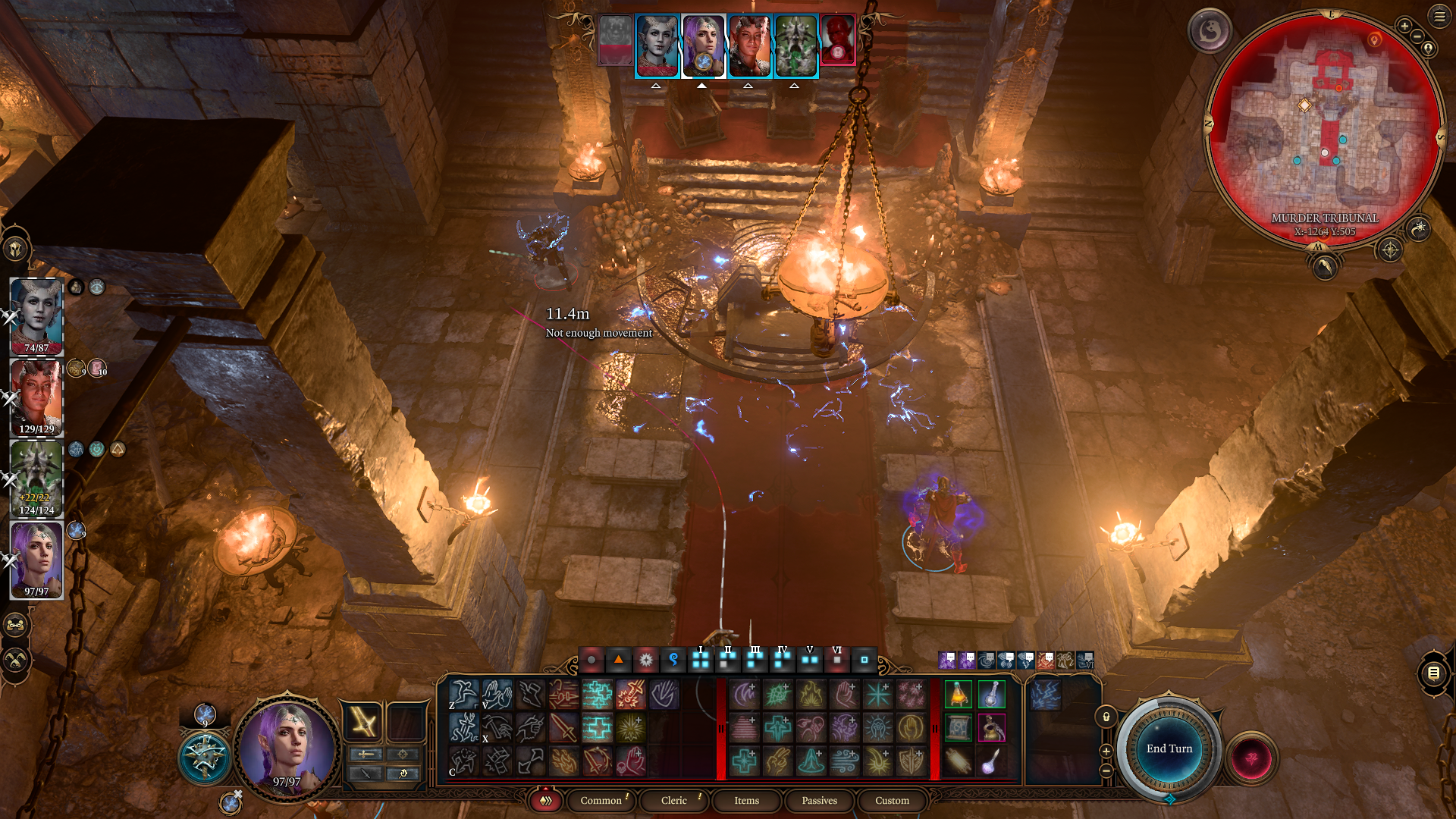Select the orange triangle bonus action filter
Image resolution: width=1456 pixels, height=819 pixels.
click(618, 660)
